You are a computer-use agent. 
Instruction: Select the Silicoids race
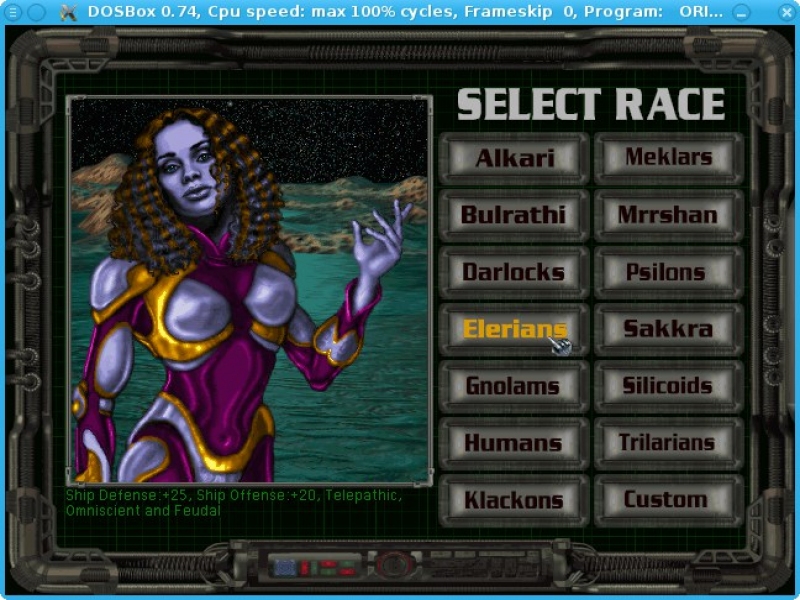click(668, 386)
